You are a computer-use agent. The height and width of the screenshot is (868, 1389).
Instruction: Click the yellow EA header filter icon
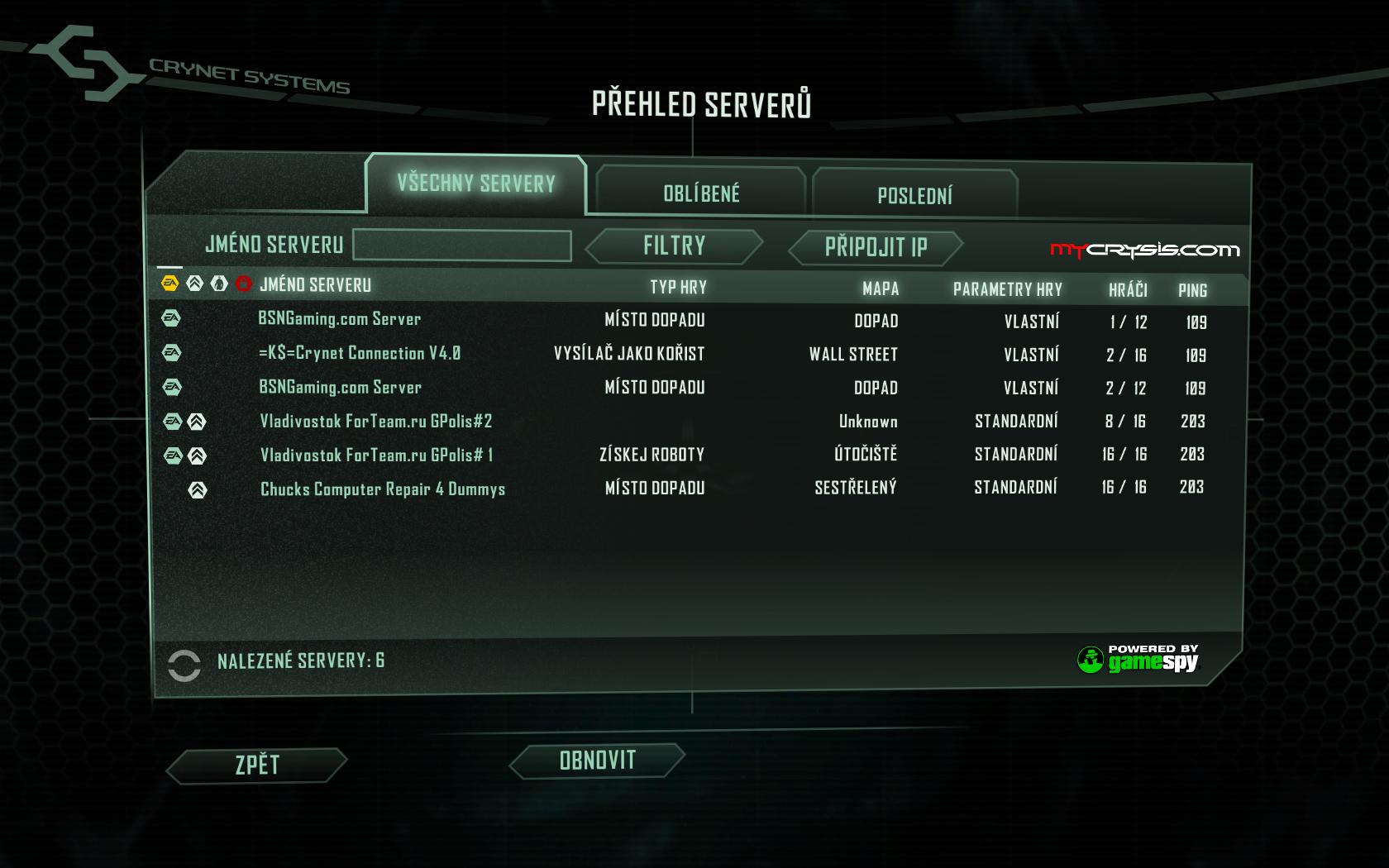[x=170, y=284]
